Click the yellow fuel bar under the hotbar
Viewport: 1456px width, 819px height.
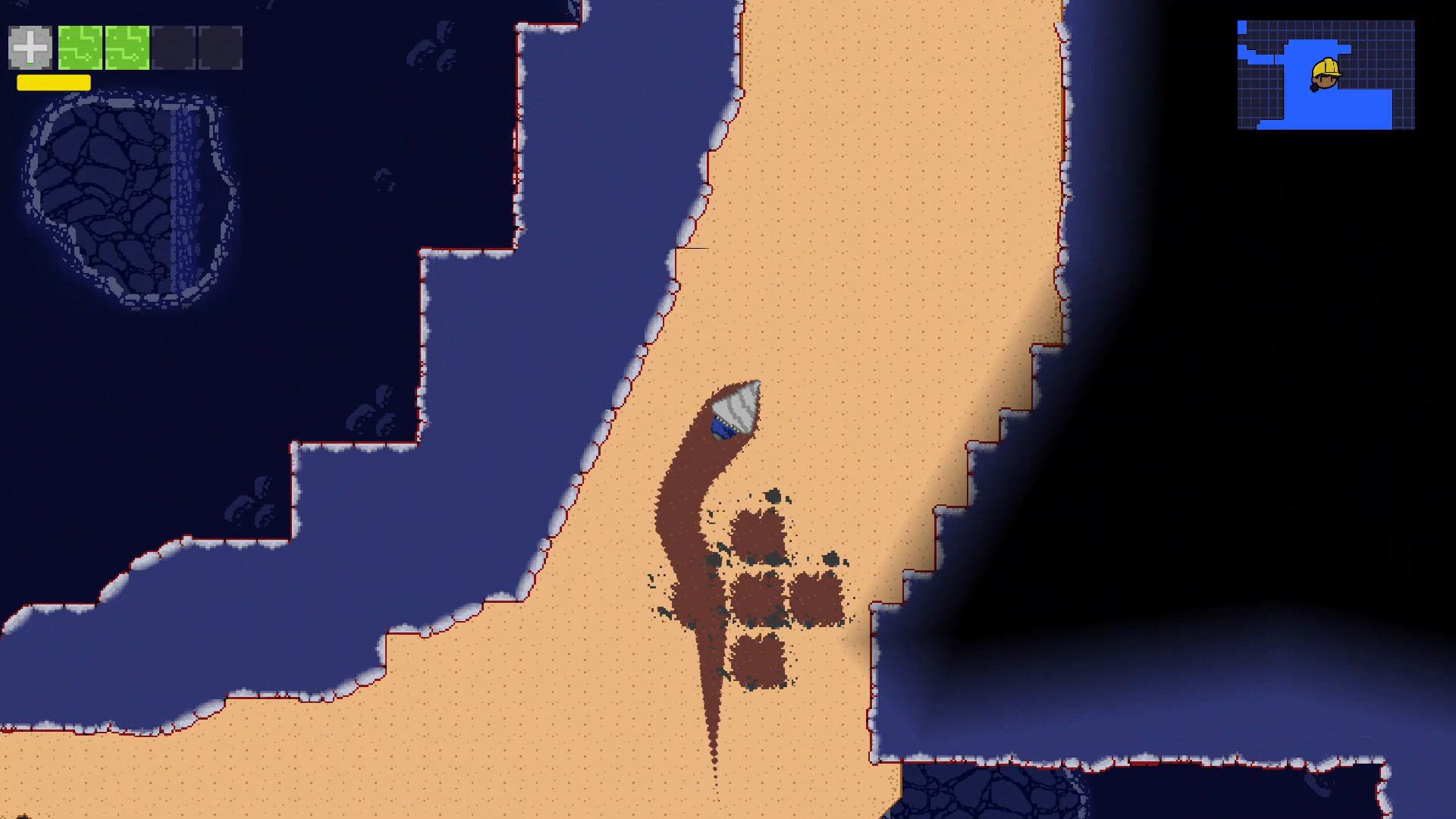pos(53,83)
